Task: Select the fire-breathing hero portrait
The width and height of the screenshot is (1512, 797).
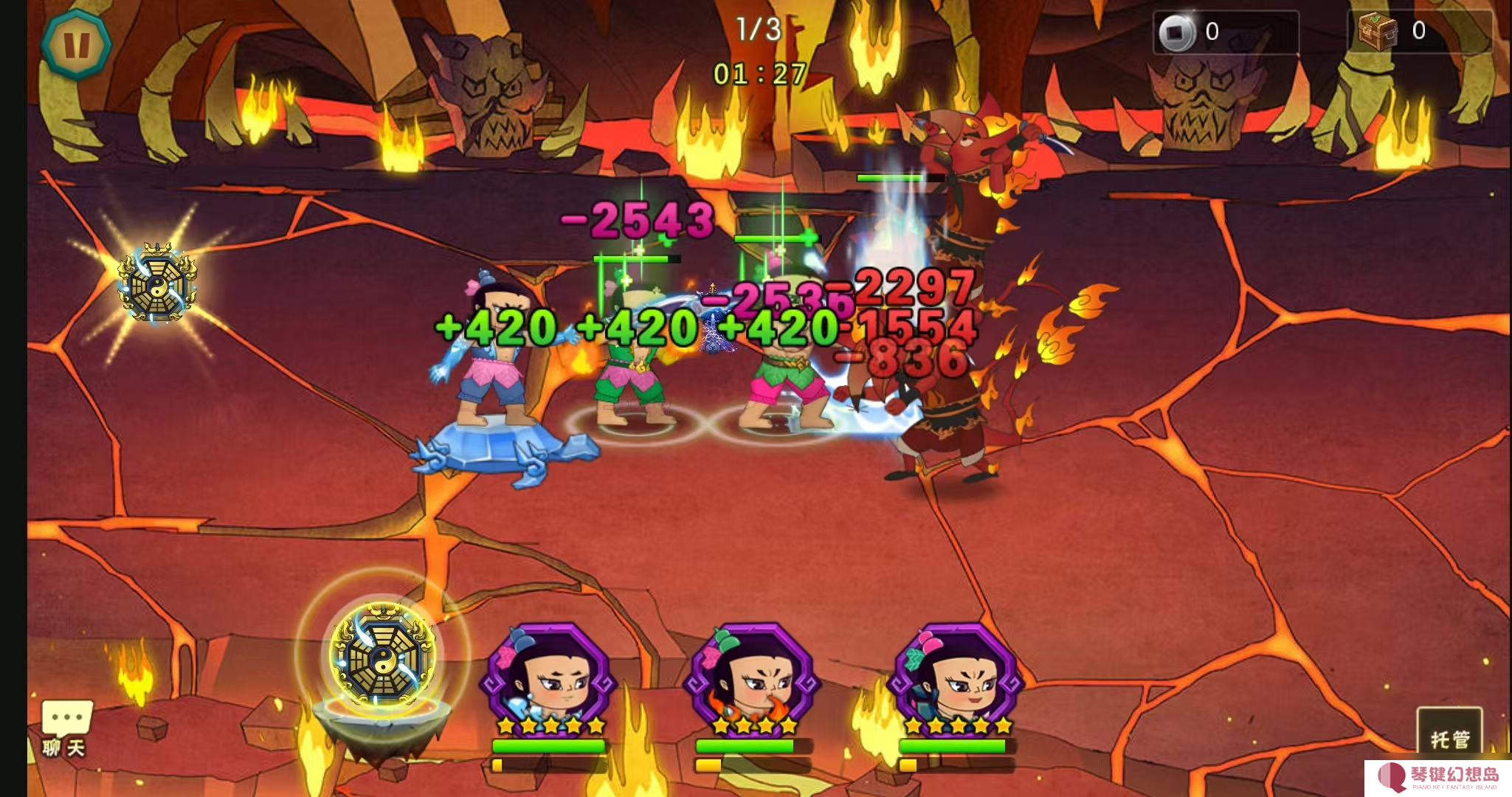Action: click(x=752, y=675)
